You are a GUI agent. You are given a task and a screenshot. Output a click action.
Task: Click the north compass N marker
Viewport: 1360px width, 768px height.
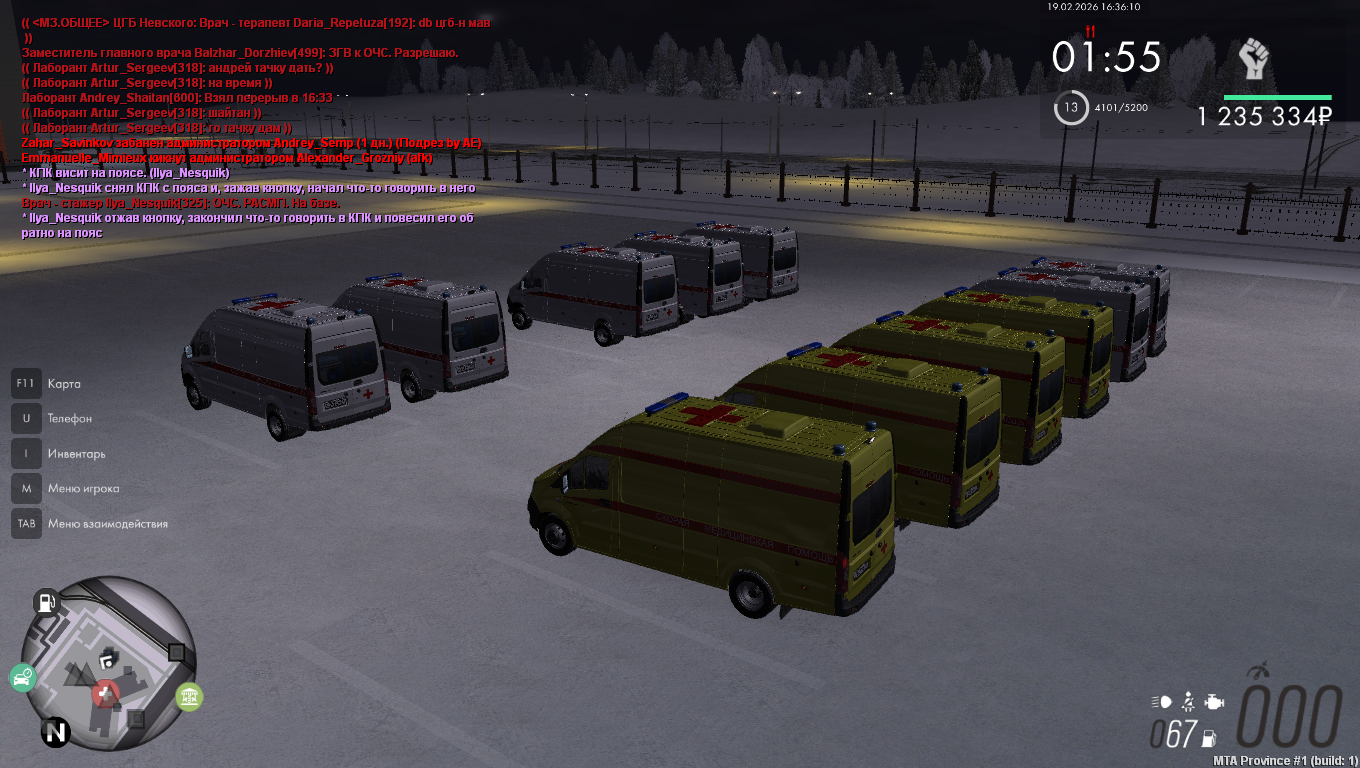click(x=56, y=733)
